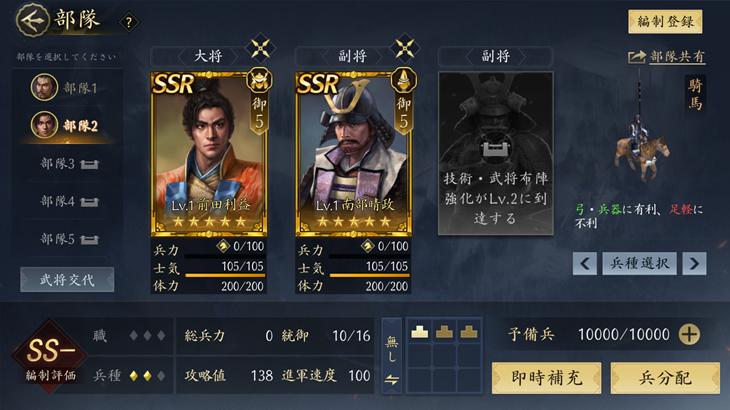Choose locked 部隊3 entry
The width and height of the screenshot is (730, 410).
(x=68, y=163)
